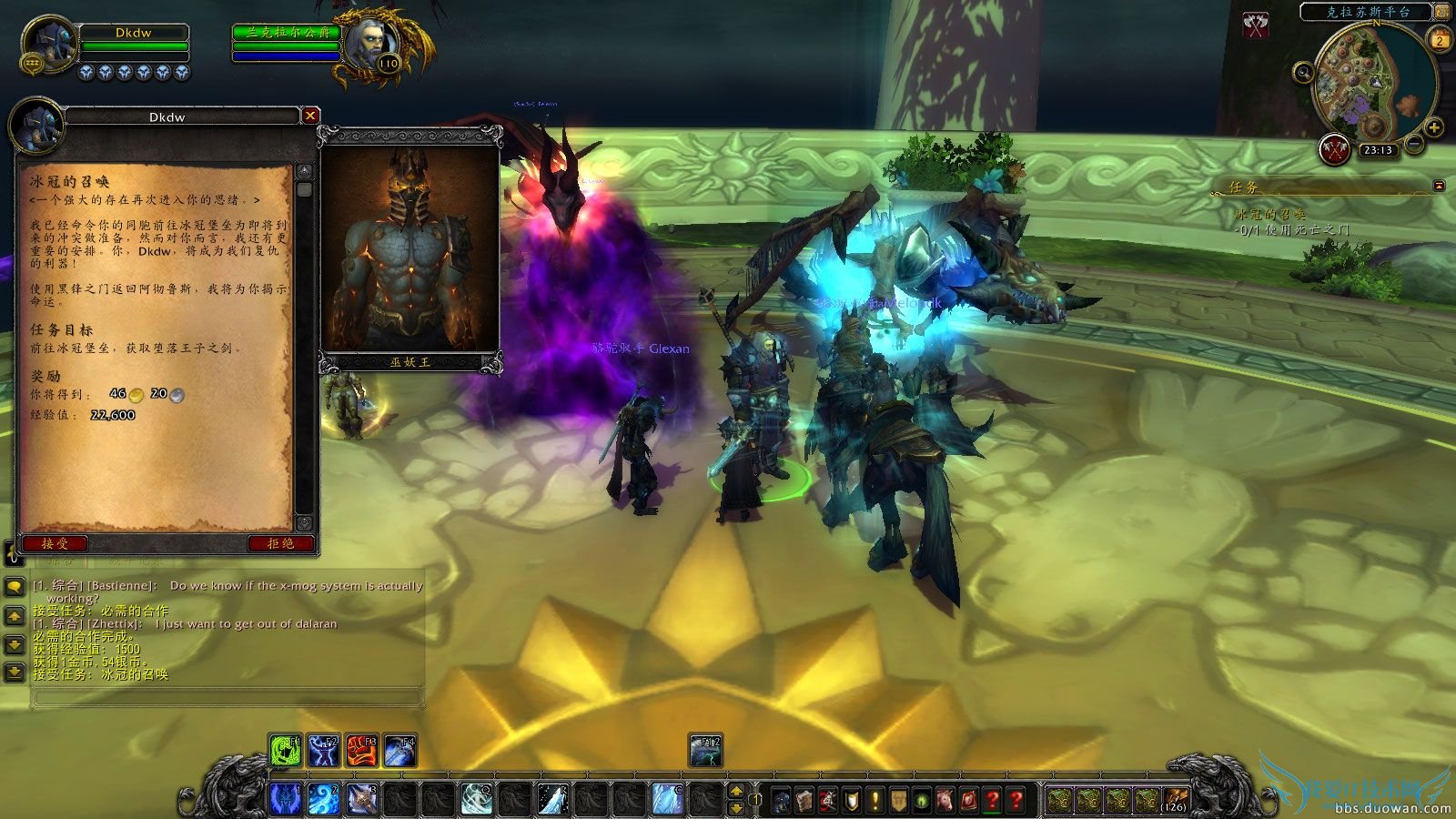Click the crossed-axes icon left of the minimap
This screenshot has height=819, width=1456.
point(1255,25)
